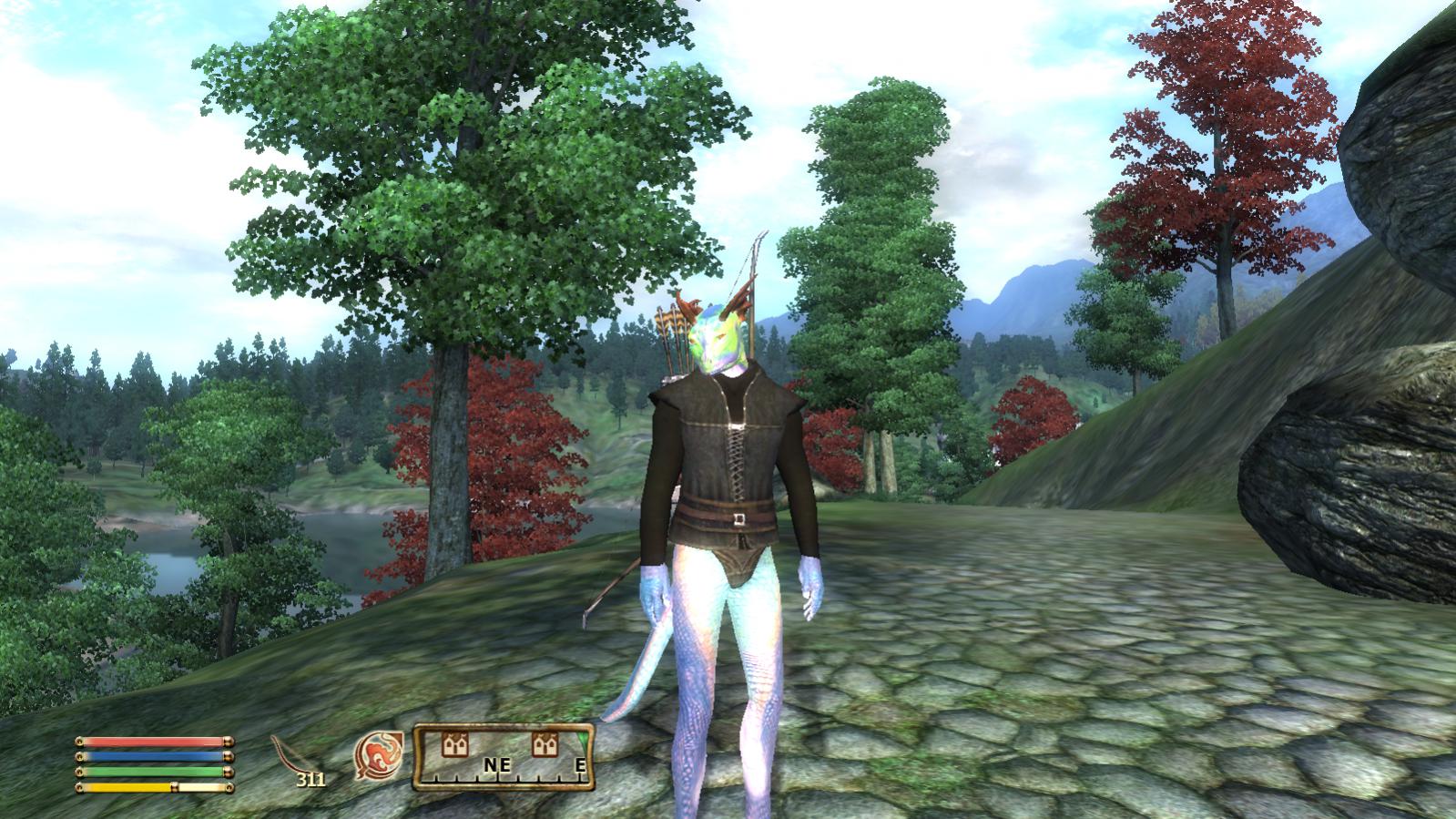
Task: Click the equipped bow weapon icon
Action: coord(293,755)
